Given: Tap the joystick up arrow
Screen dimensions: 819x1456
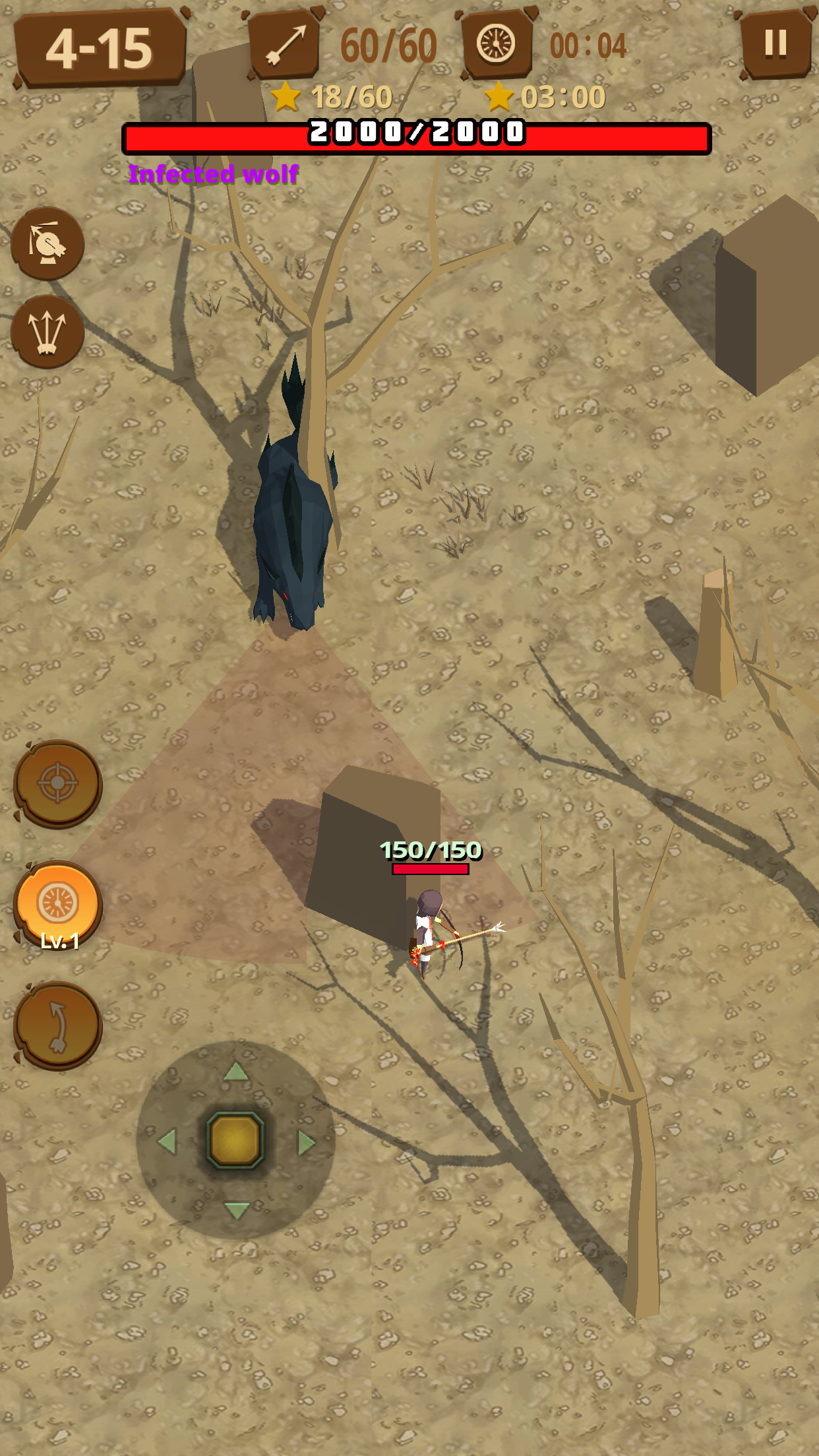Looking at the screenshot, I should tap(236, 1072).
